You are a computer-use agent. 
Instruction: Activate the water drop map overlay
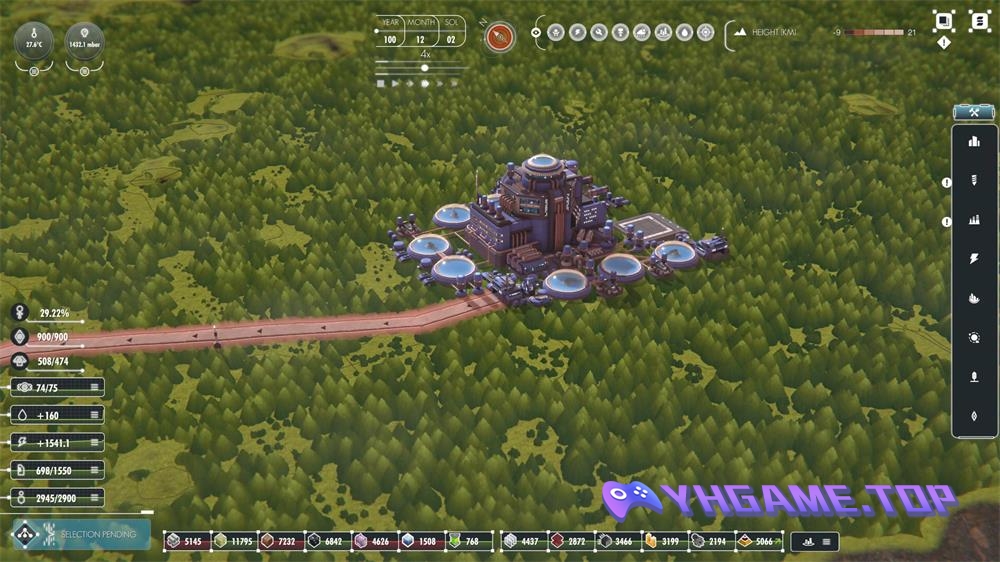tap(684, 32)
